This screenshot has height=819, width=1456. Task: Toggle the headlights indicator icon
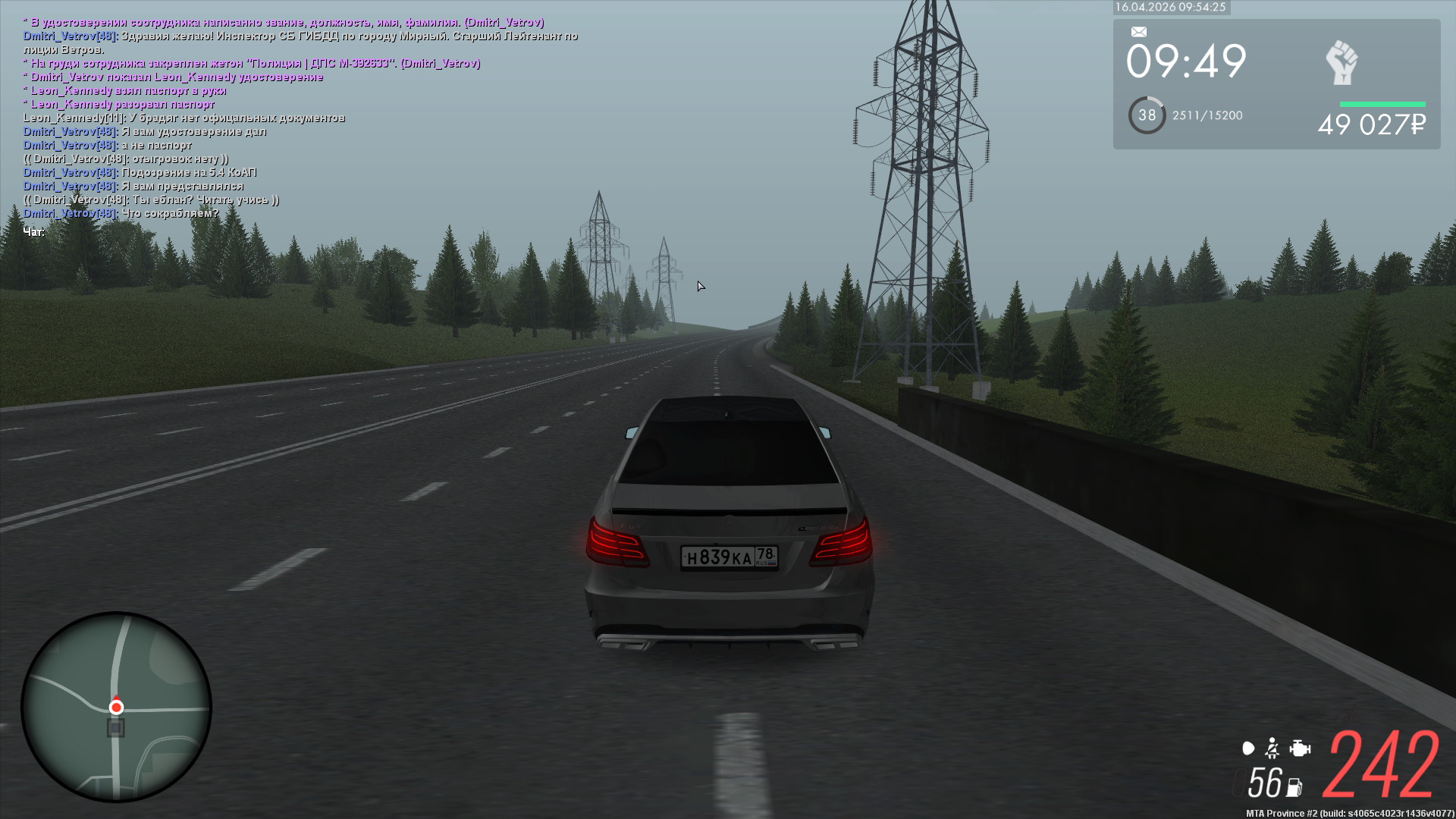1248,748
